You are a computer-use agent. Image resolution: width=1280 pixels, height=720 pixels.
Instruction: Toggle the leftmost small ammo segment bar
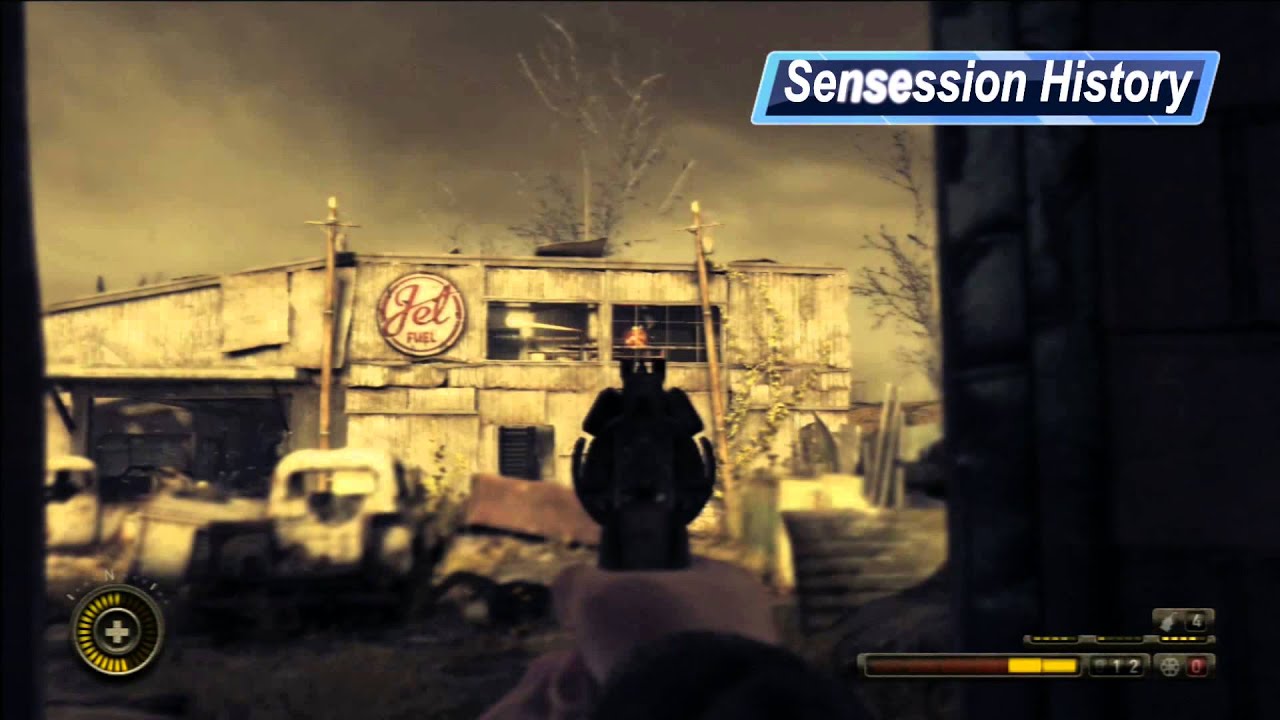point(1052,639)
